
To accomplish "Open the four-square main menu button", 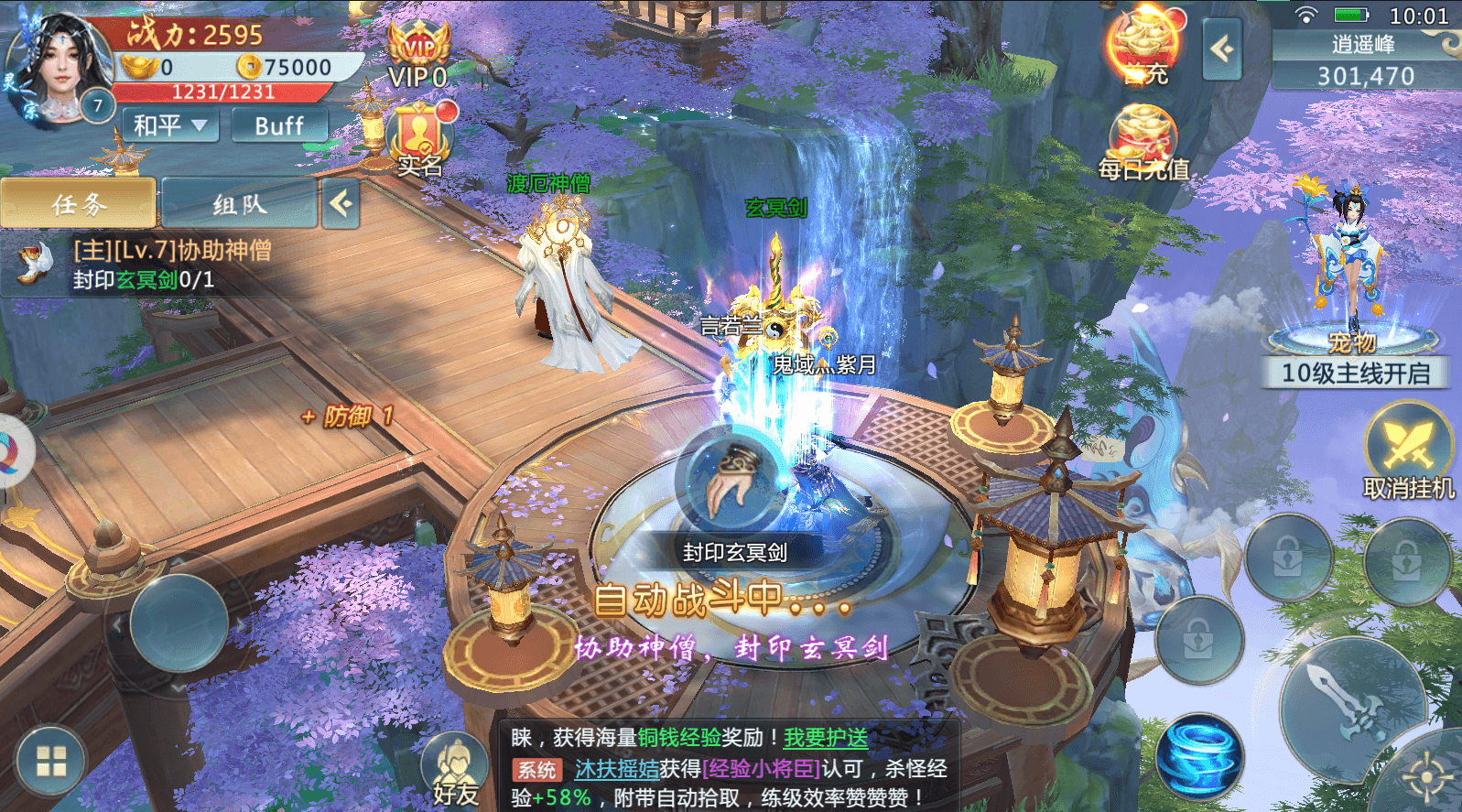I will click(x=51, y=762).
